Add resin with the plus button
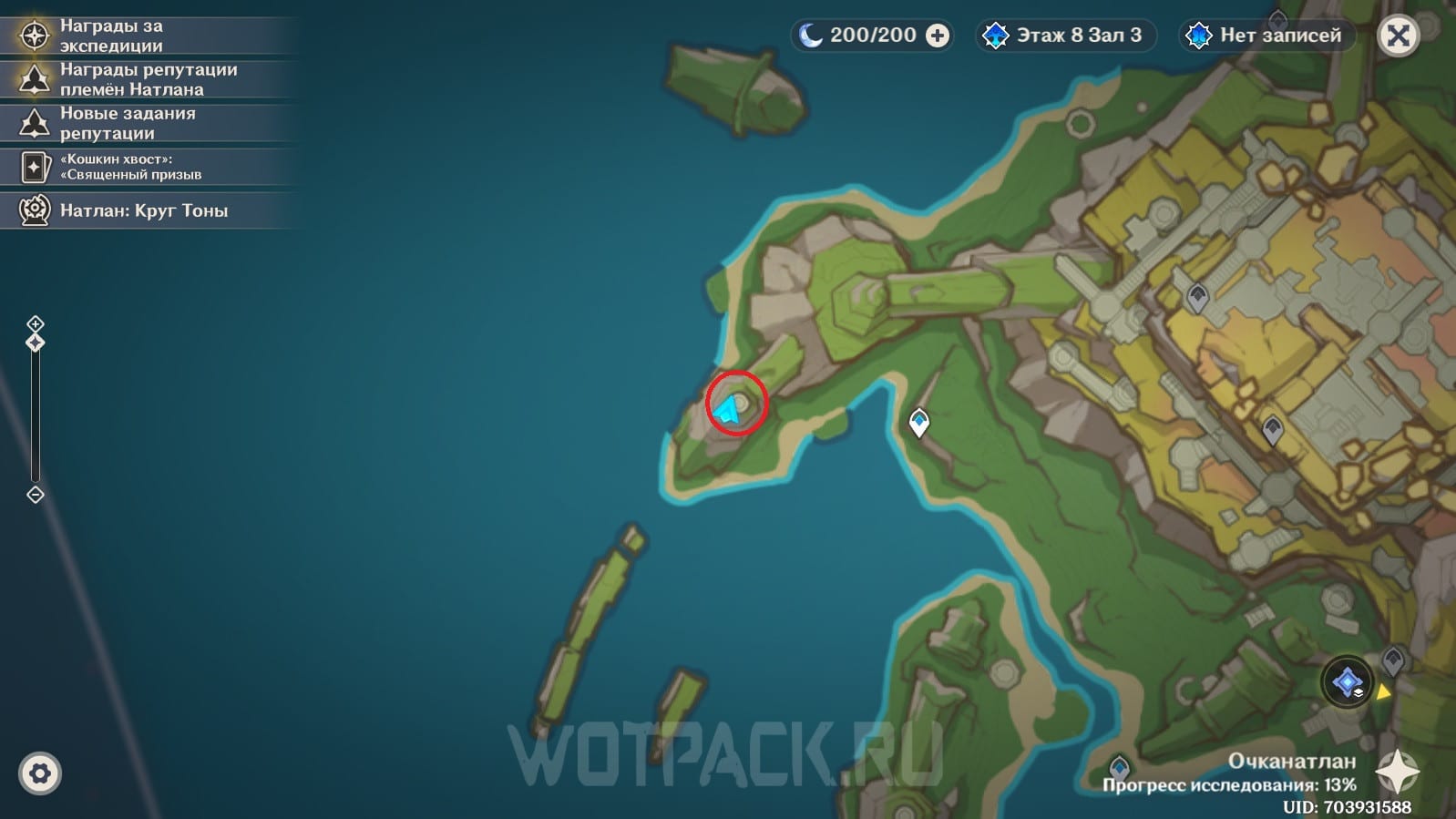The height and width of the screenshot is (819, 1456). coord(938,36)
